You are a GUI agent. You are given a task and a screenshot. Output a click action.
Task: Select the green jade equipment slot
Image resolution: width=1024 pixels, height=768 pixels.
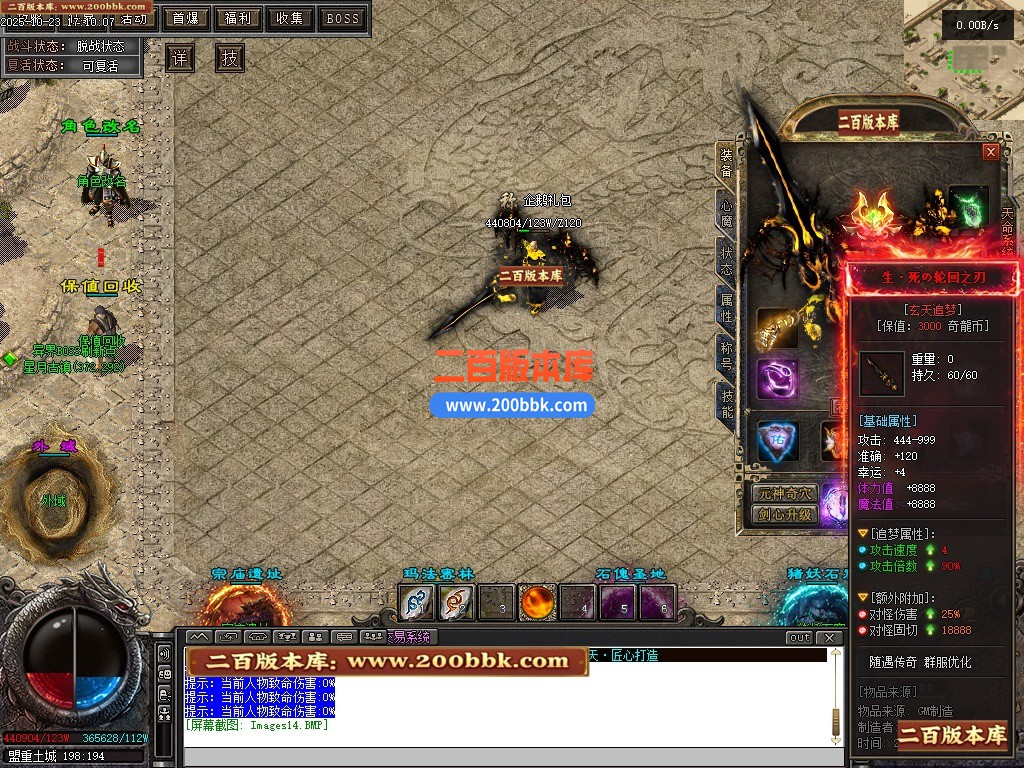pos(968,204)
